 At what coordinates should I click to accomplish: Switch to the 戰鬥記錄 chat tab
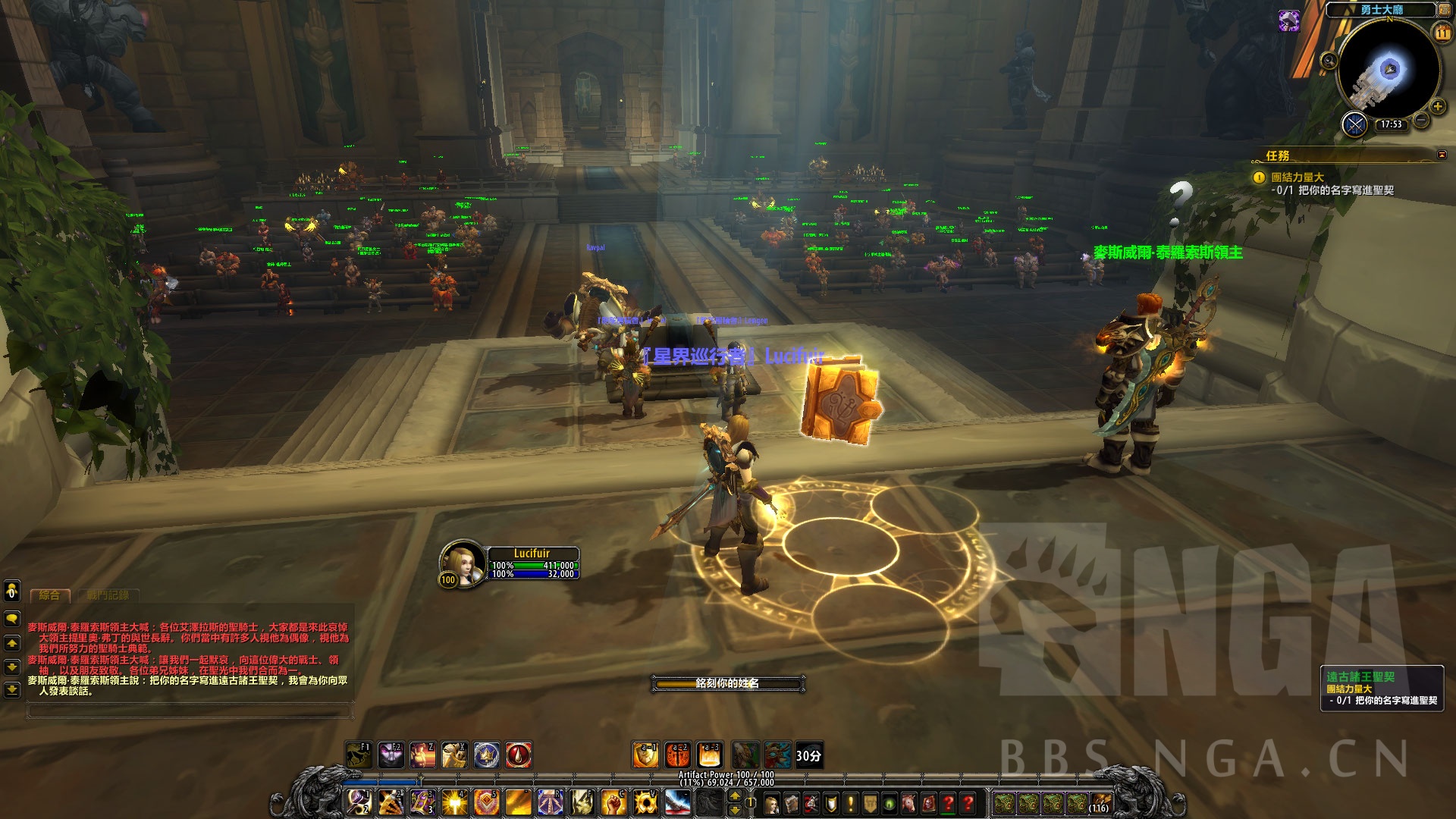click(x=107, y=596)
